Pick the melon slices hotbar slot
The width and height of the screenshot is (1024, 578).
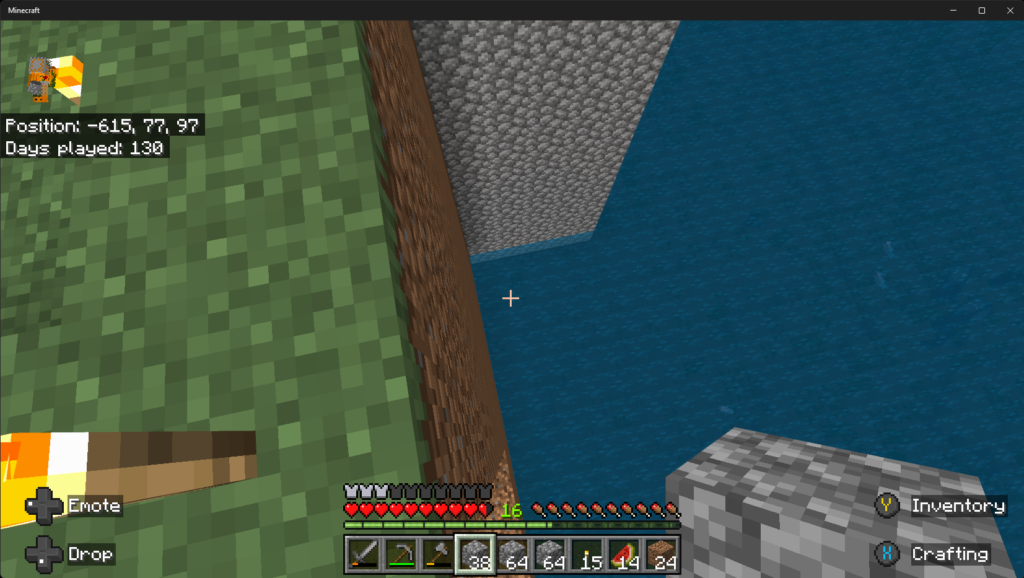tap(624, 554)
